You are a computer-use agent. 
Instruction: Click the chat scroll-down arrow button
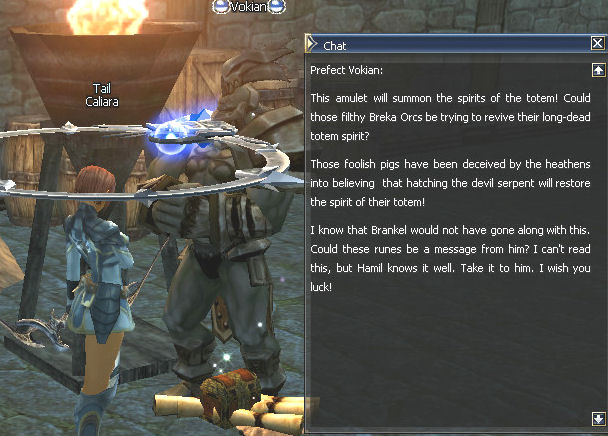597,418
